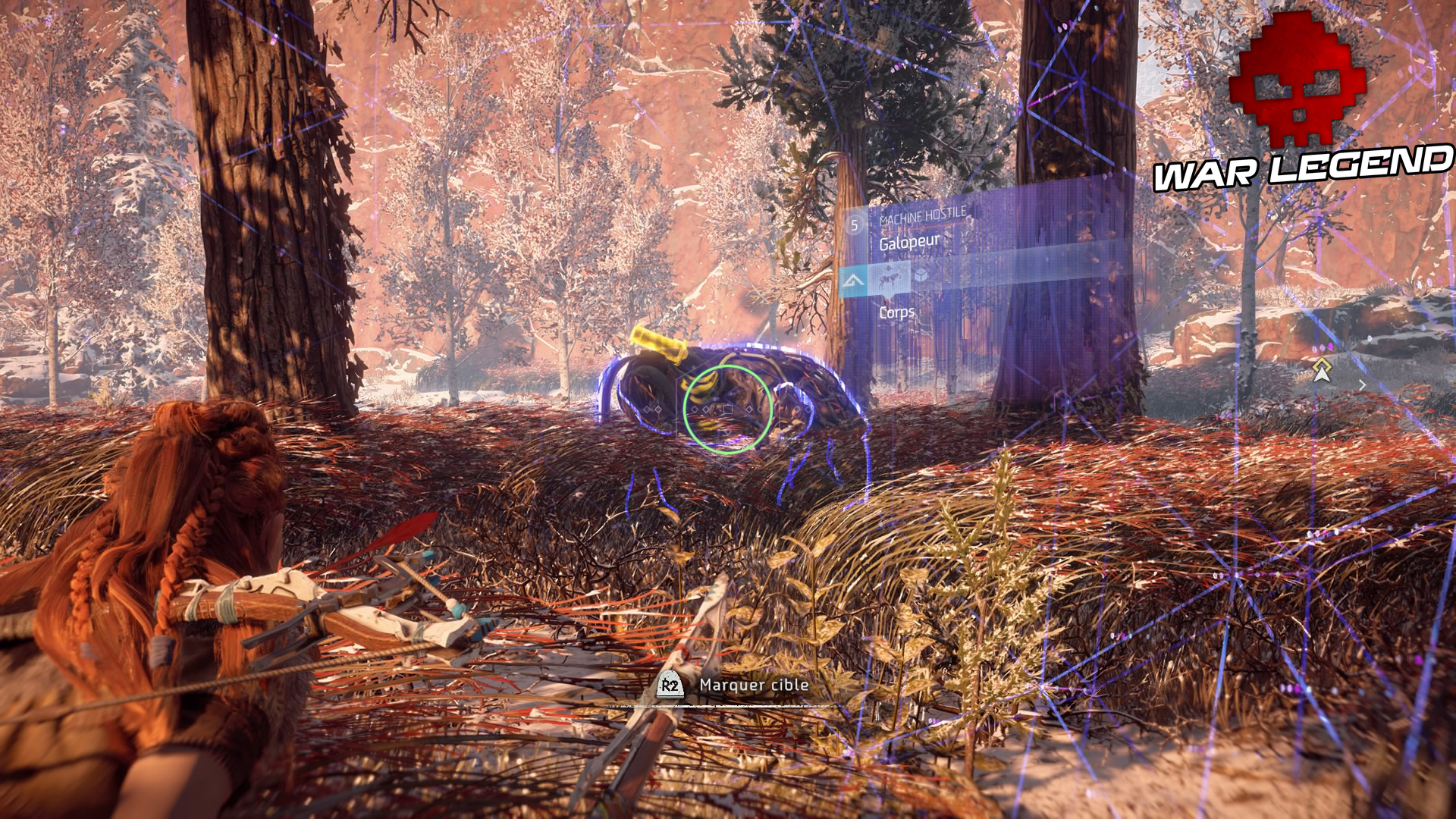The height and width of the screenshot is (819, 1456).
Task: Select the route/path triangle icon in machine panel
Action: [853, 282]
